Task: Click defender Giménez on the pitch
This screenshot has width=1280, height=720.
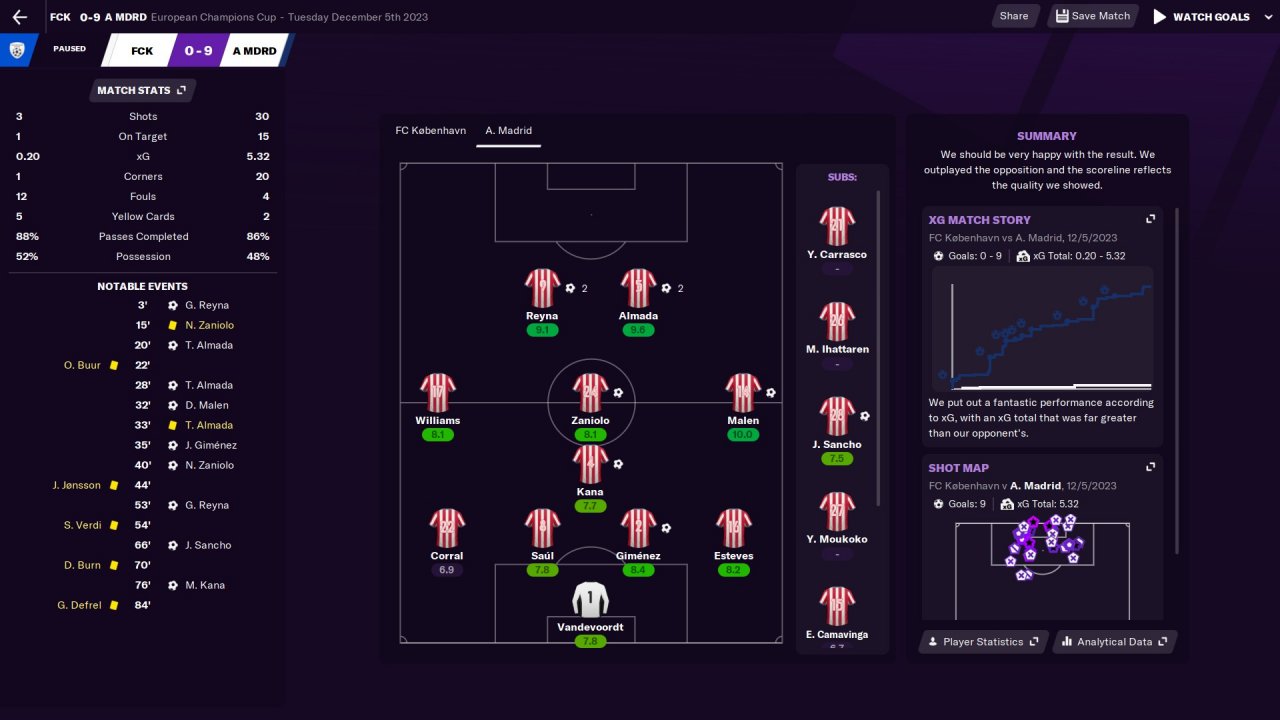Action: click(638, 528)
